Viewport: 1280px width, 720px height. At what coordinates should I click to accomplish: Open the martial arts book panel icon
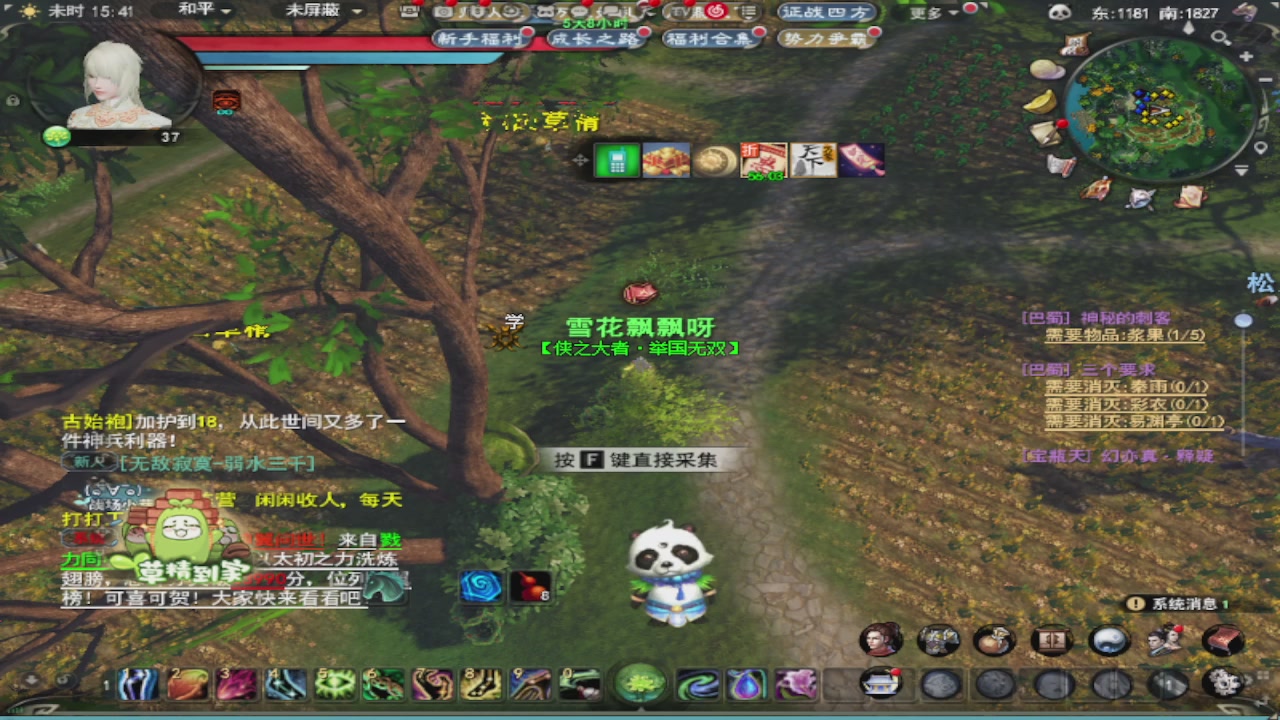[x=1222, y=640]
